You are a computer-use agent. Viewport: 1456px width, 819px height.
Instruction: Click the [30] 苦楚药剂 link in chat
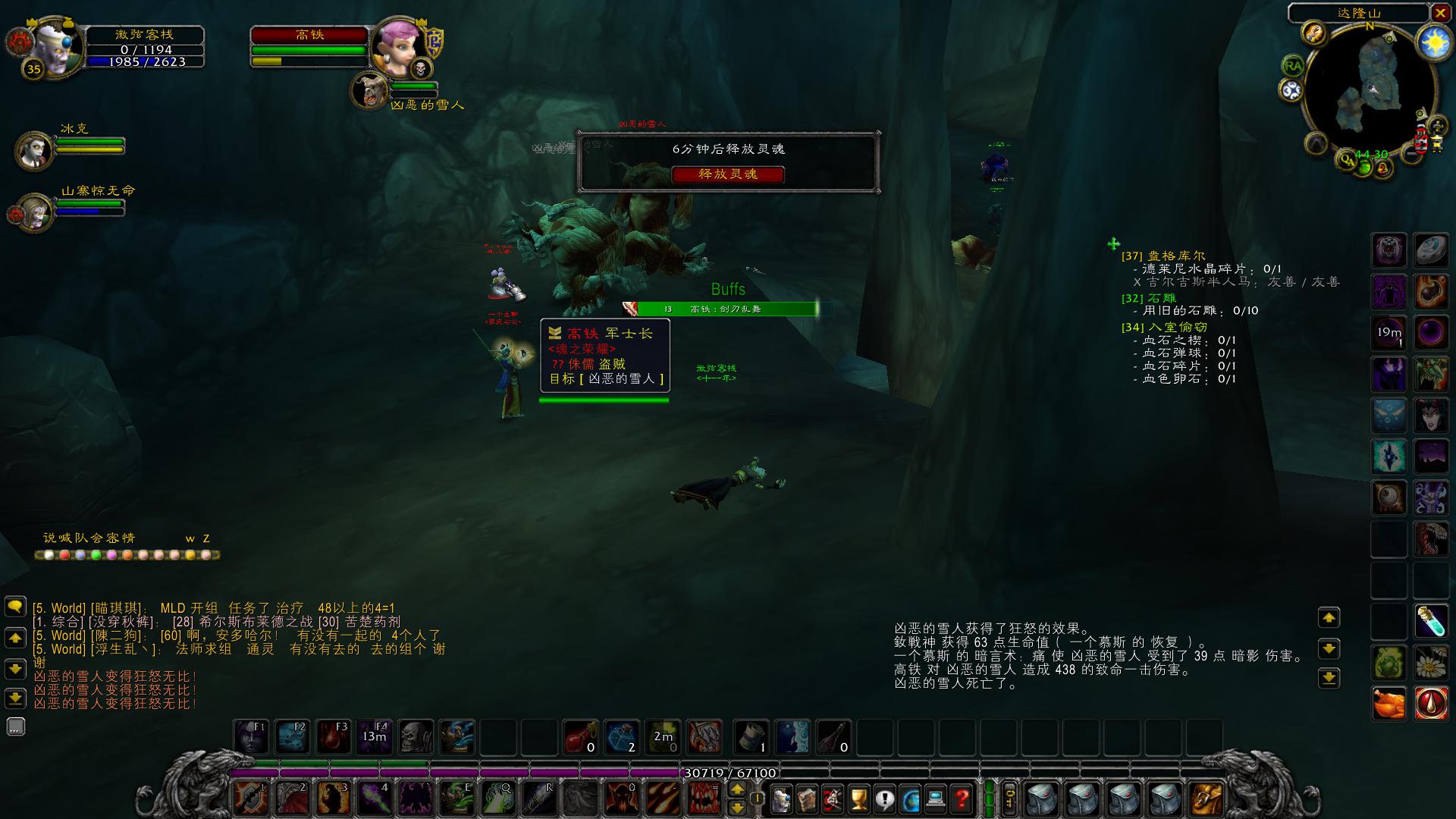click(359, 623)
